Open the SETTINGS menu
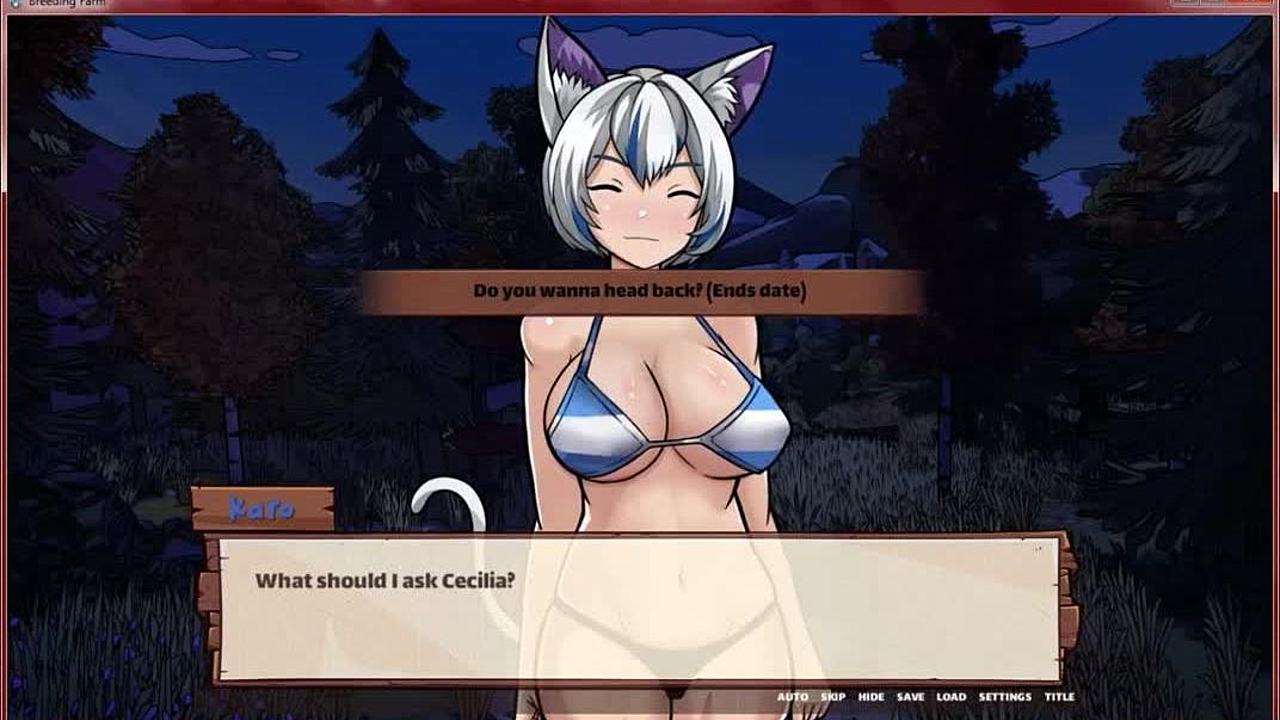Image resolution: width=1280 pixels, height=720 pixels. tap(1004, 697)
